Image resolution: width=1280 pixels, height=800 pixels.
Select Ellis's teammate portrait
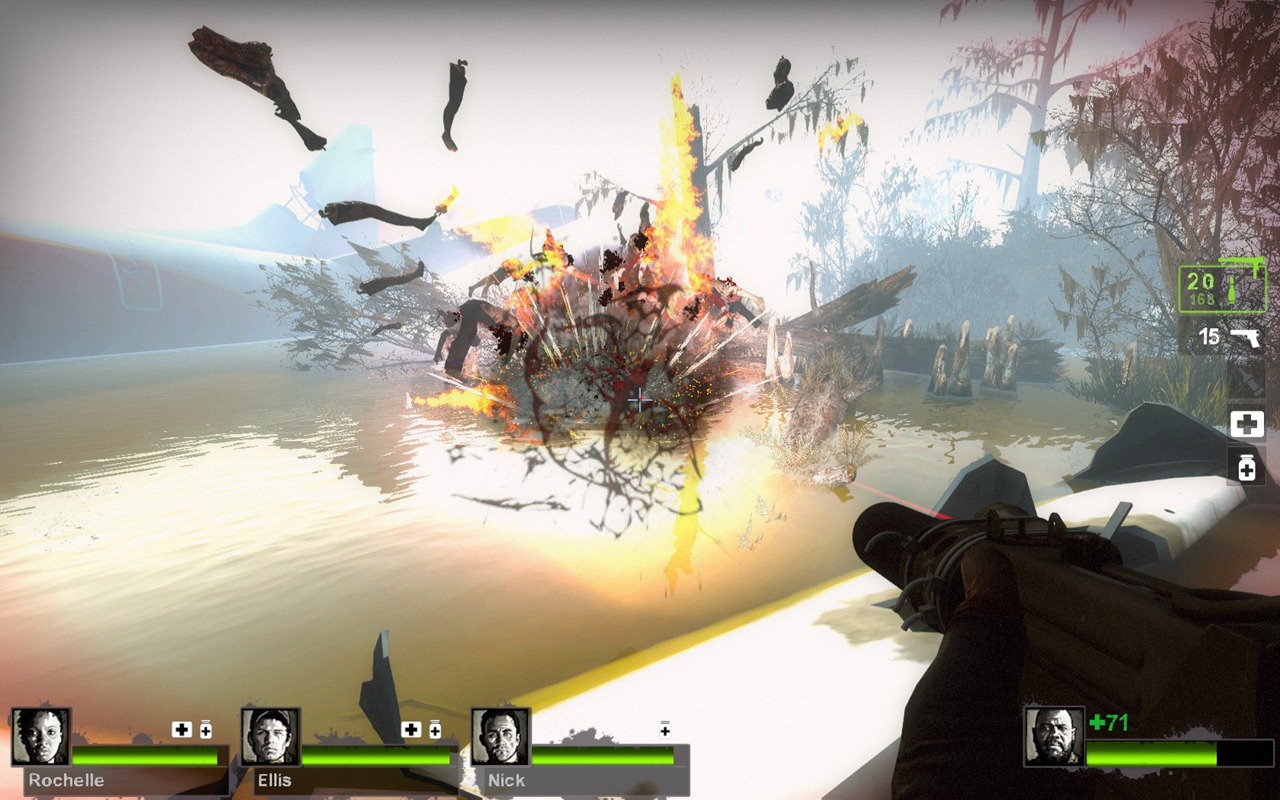pos(270,737)
